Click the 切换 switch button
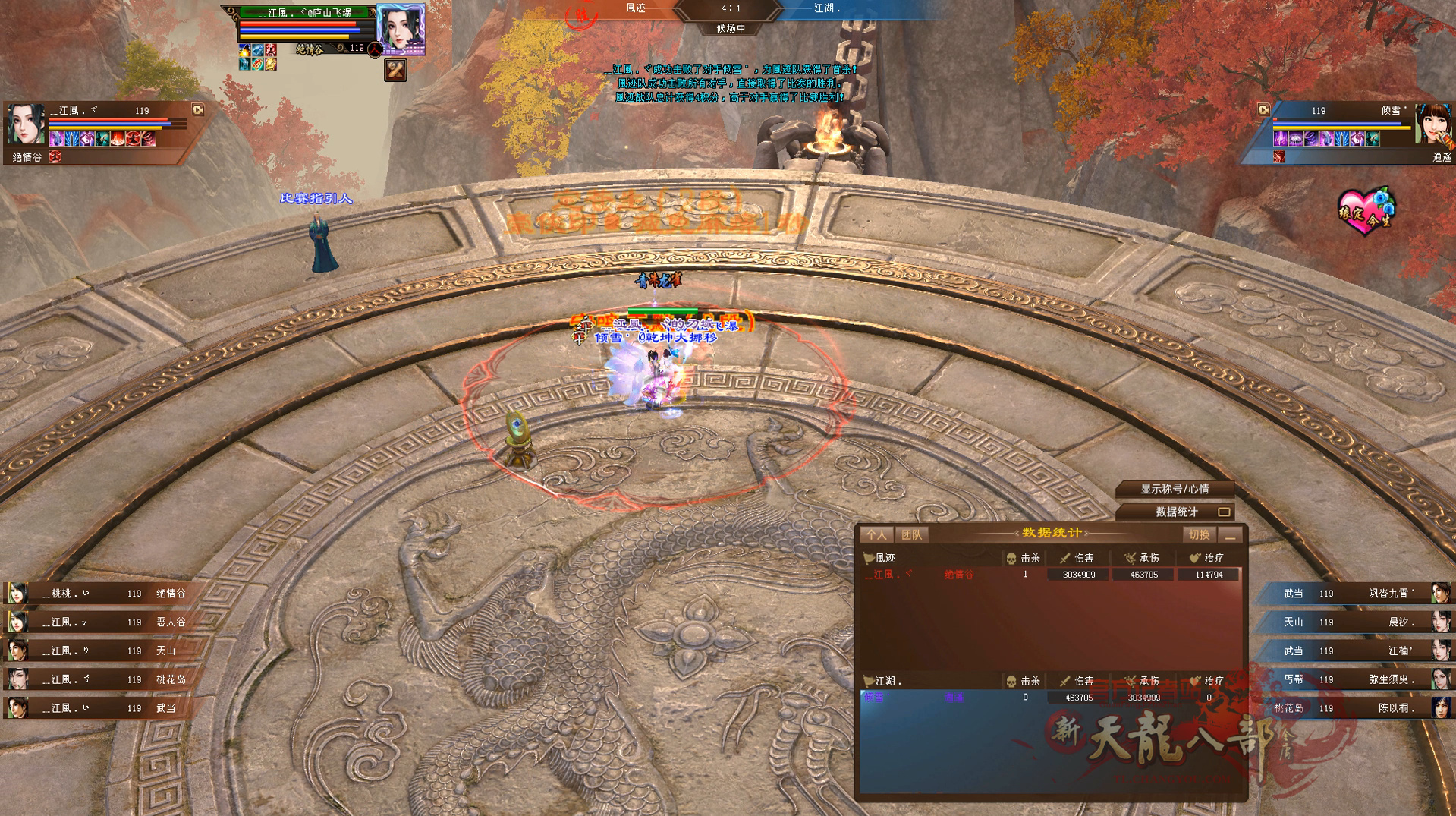The image size is (1456, 816). pos(1199,535)
